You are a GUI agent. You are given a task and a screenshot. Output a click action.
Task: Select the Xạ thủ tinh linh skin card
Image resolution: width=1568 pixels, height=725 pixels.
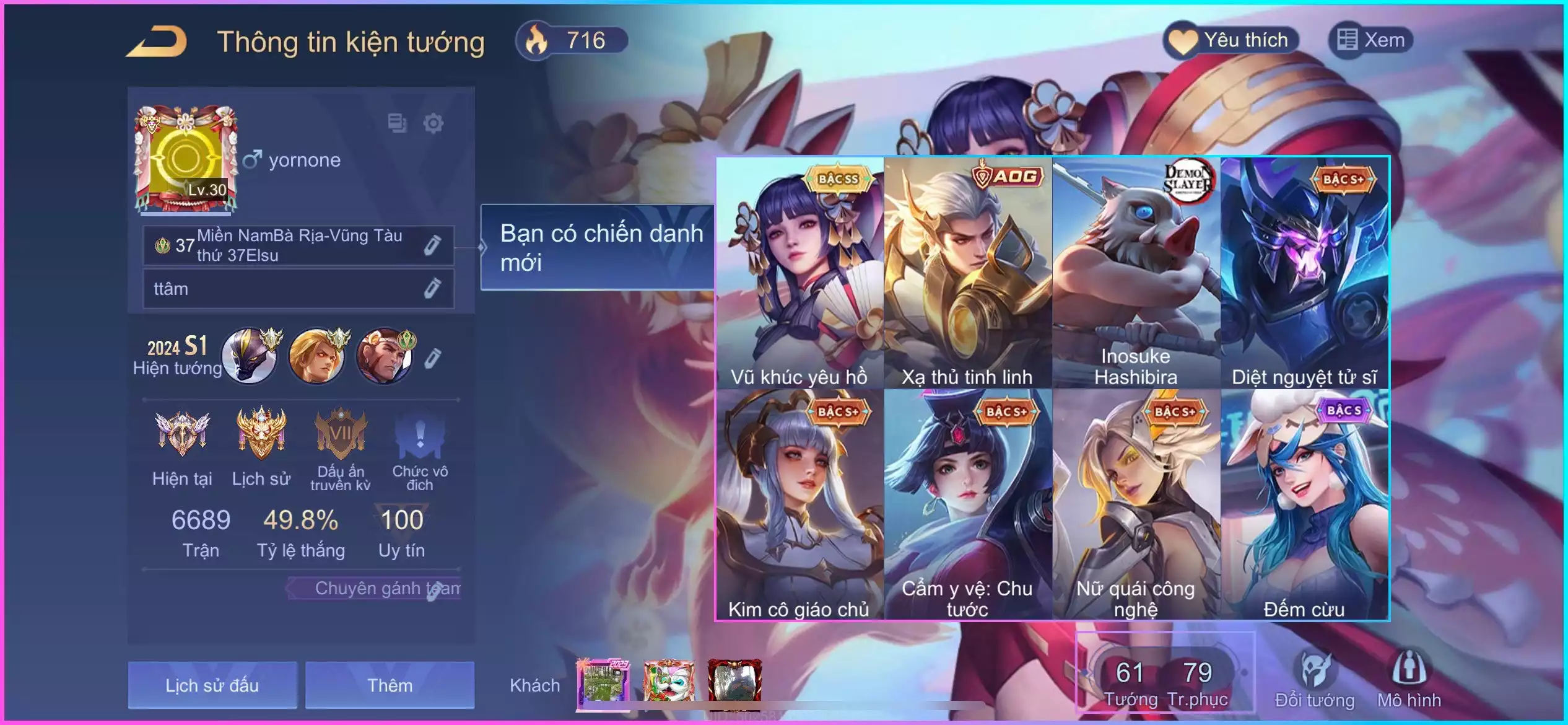click(x=967, y=273)
